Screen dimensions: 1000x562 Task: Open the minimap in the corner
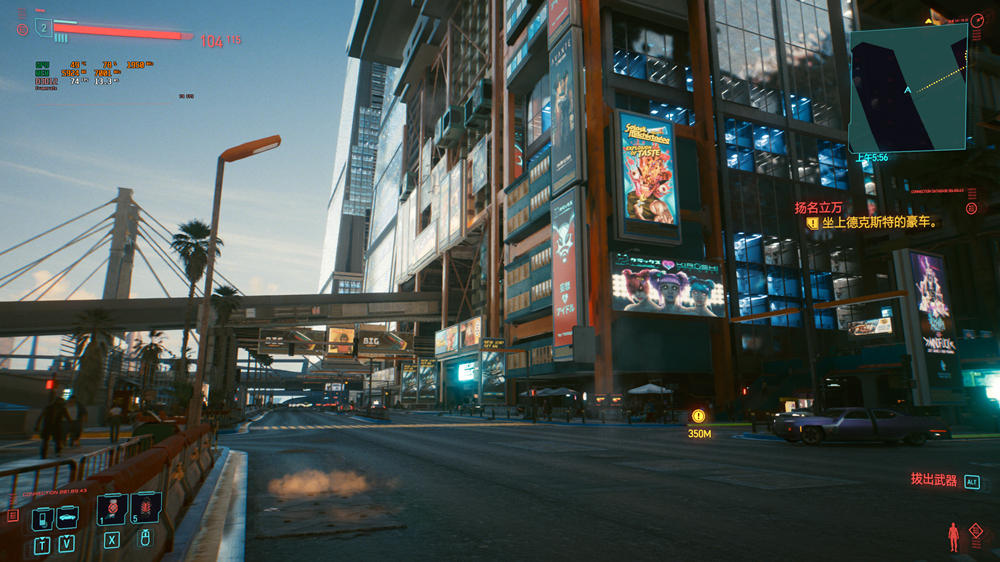[908, 88]
